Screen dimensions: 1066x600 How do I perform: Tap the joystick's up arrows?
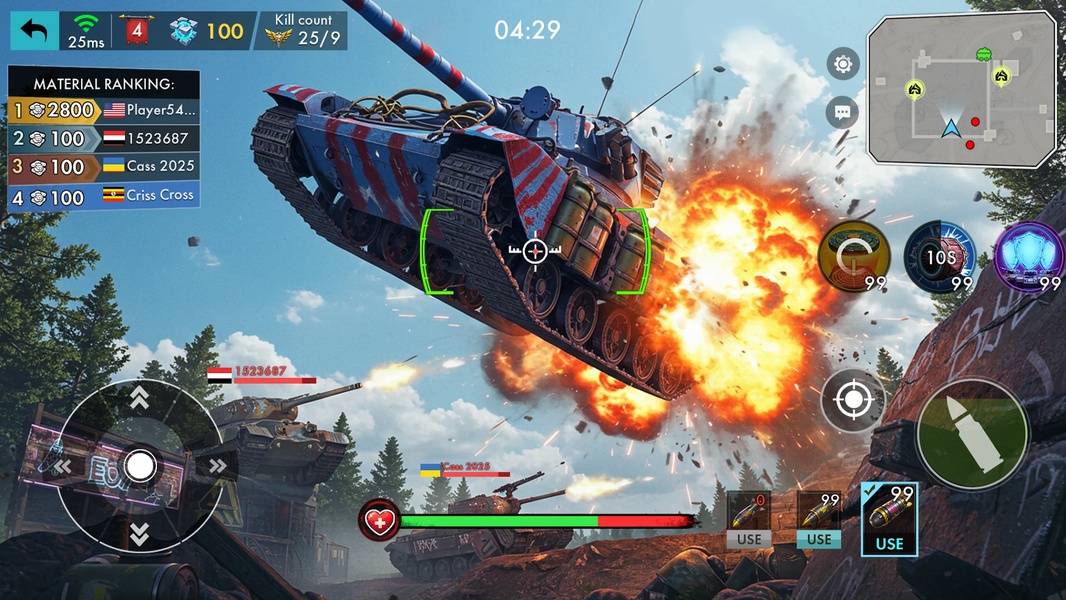[140, 398]
